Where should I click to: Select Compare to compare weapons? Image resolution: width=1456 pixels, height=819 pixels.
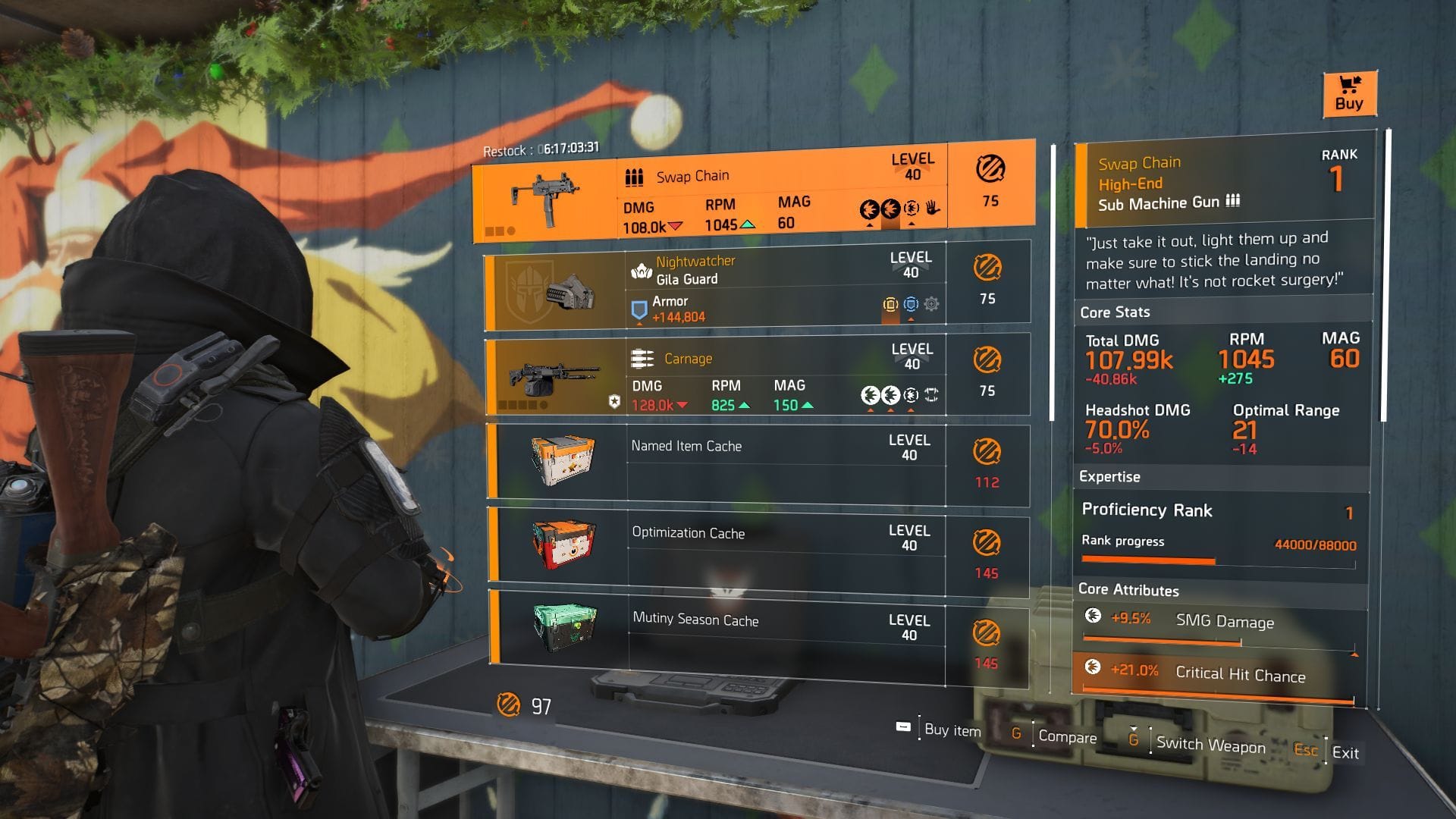(1068, 736)
